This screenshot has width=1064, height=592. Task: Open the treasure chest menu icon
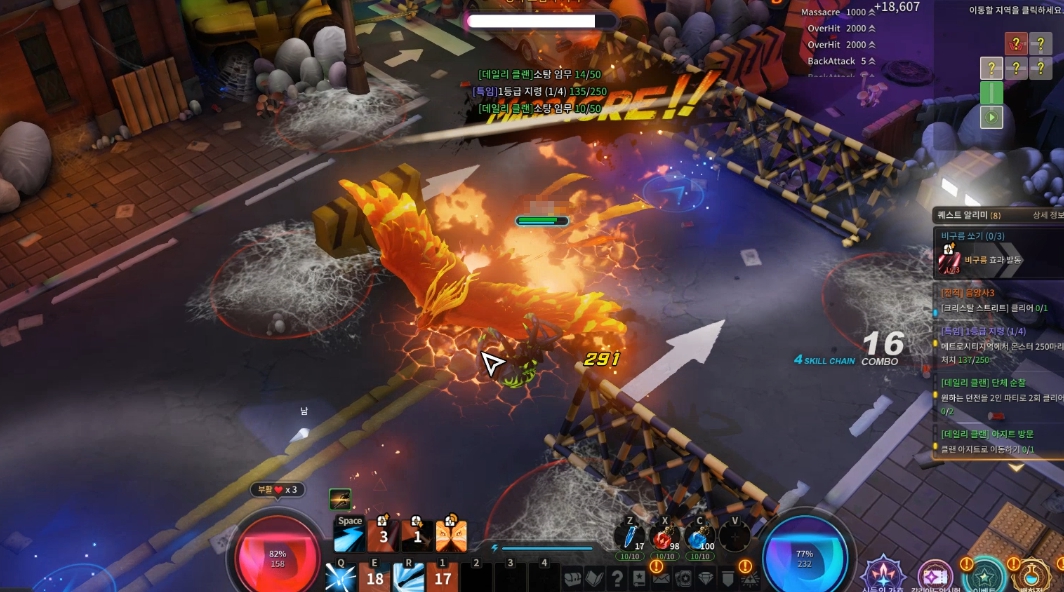(572, 578)
